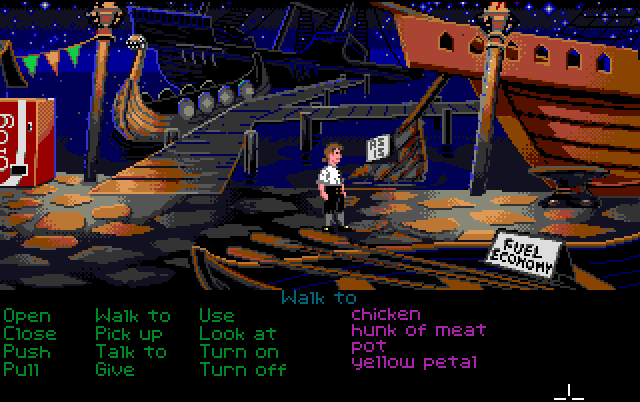The width and height of the screenshot is (640, 402).
Task: Select the Walk to verb
Action: 132,316
